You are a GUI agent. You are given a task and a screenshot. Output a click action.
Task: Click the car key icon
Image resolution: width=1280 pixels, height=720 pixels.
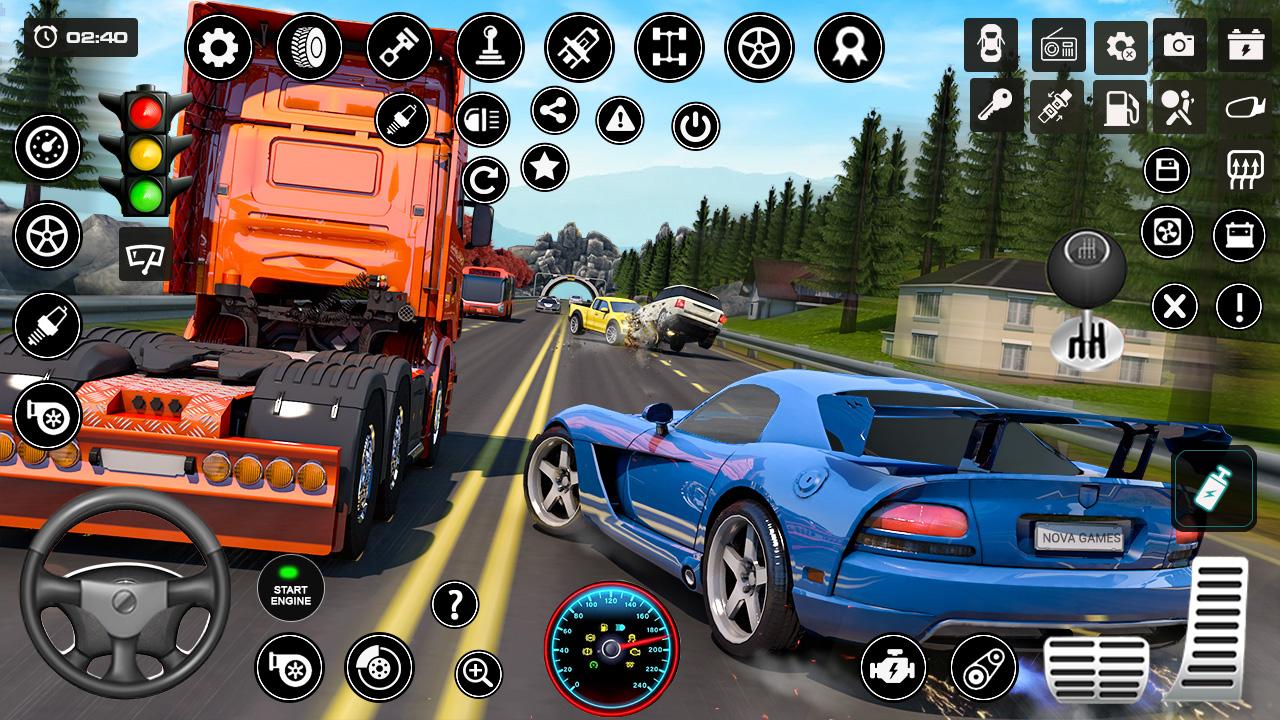coord(996,106)
